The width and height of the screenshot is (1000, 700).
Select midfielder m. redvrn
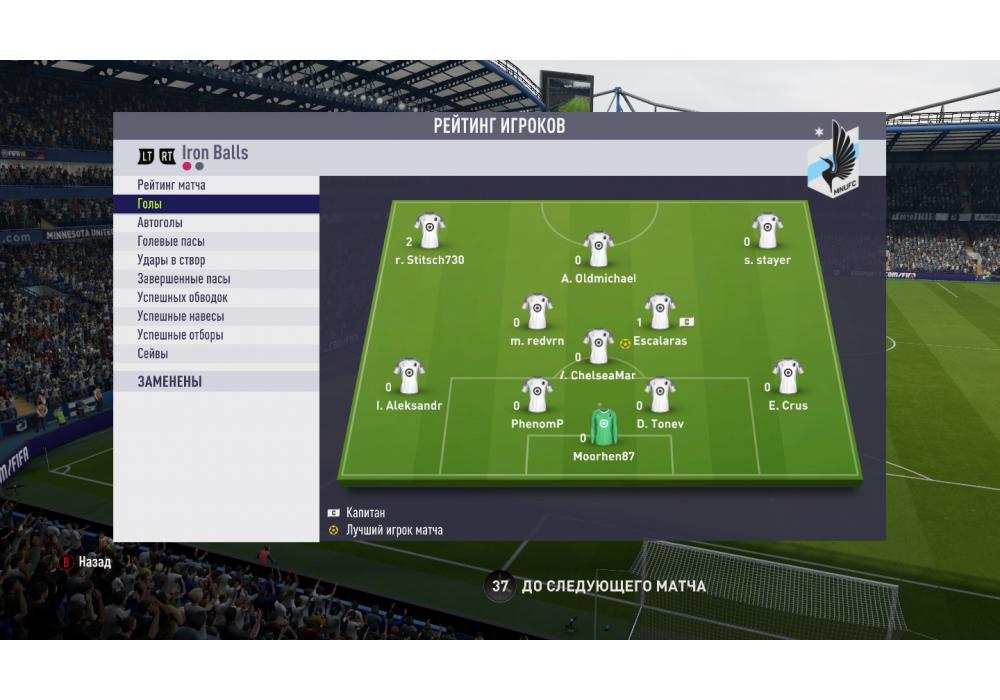tap(537, 312)
